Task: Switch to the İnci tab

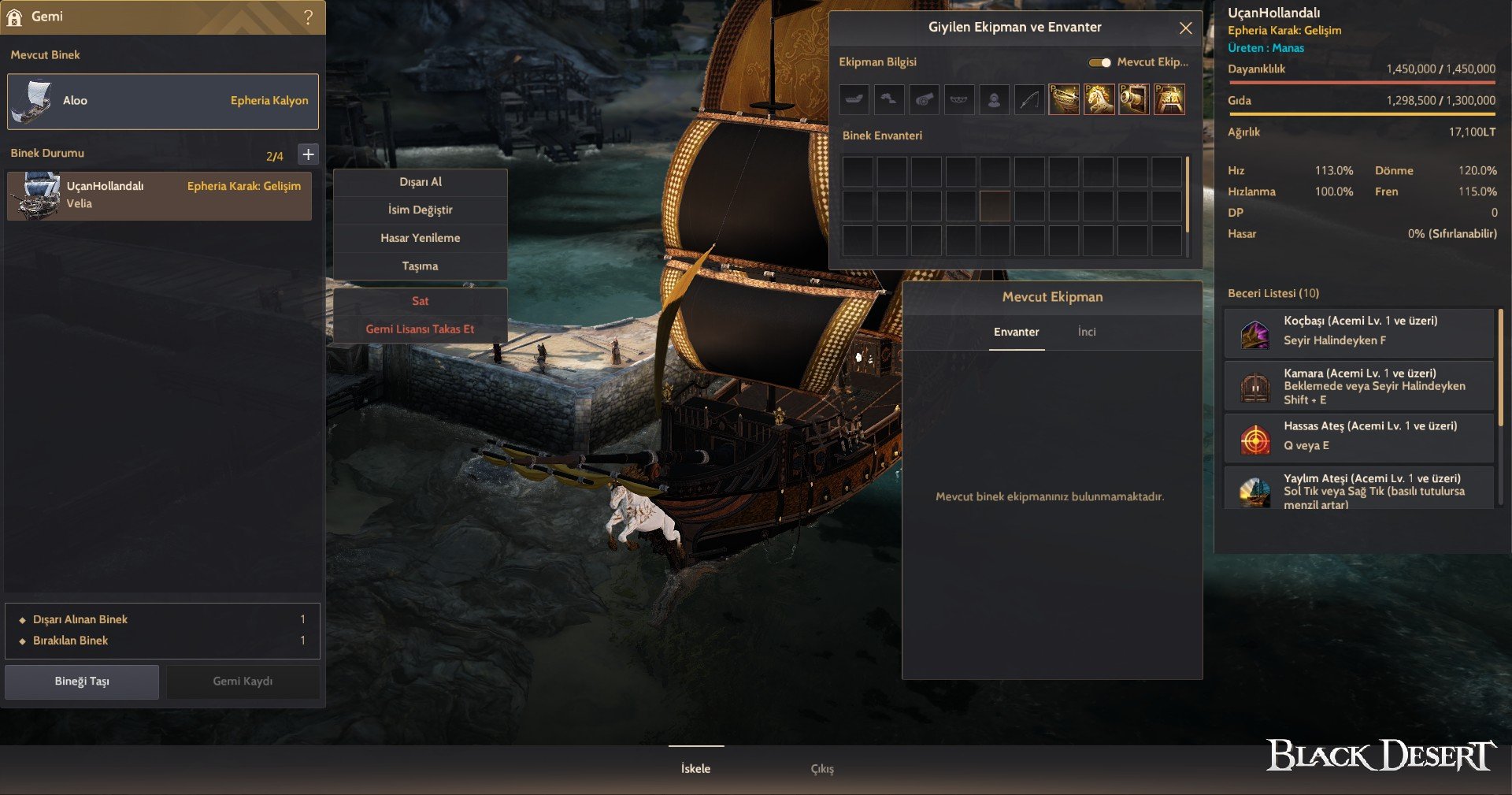Action: point(1087,332)
